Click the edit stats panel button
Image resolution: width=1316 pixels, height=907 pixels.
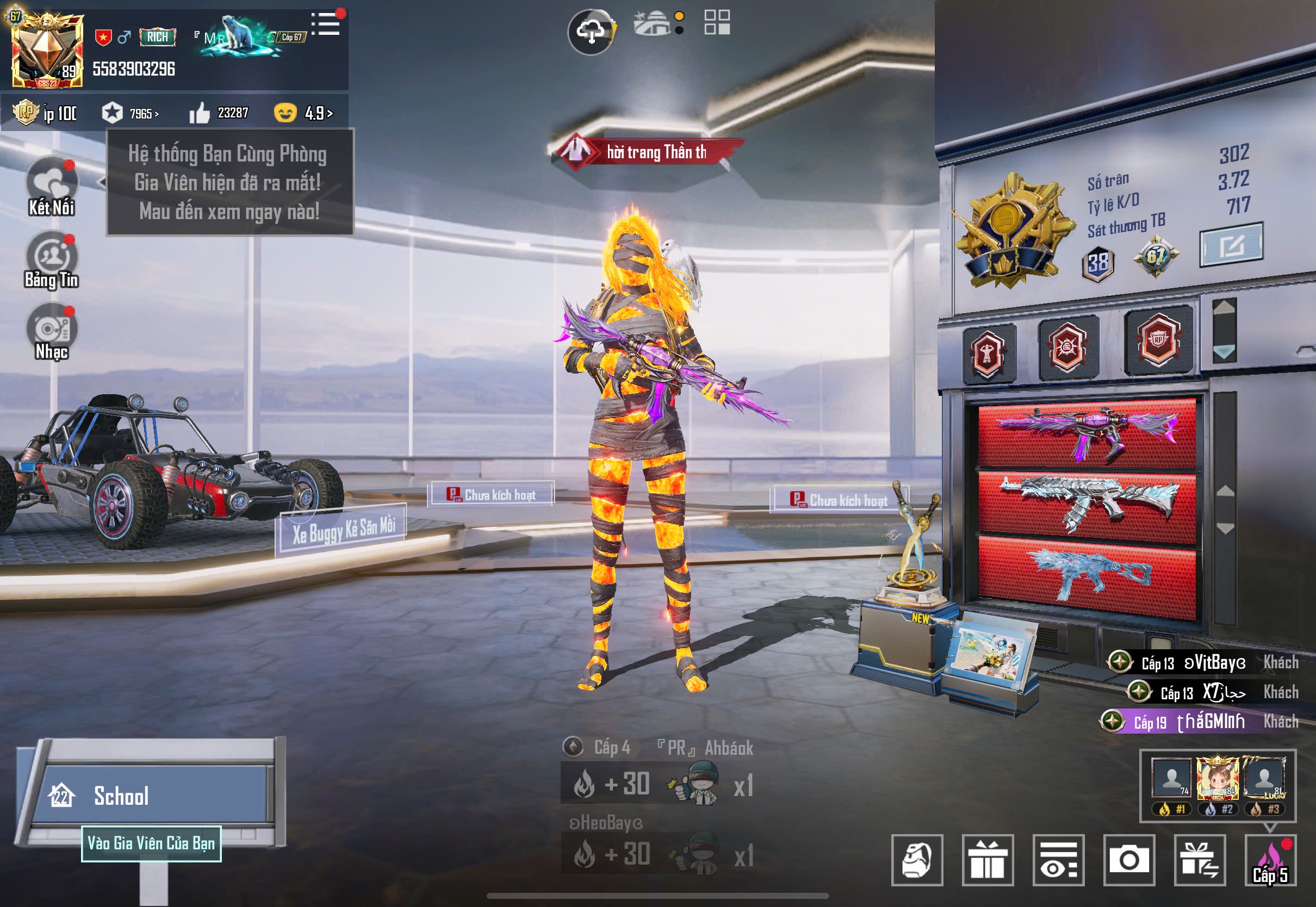coord(1231,245)
